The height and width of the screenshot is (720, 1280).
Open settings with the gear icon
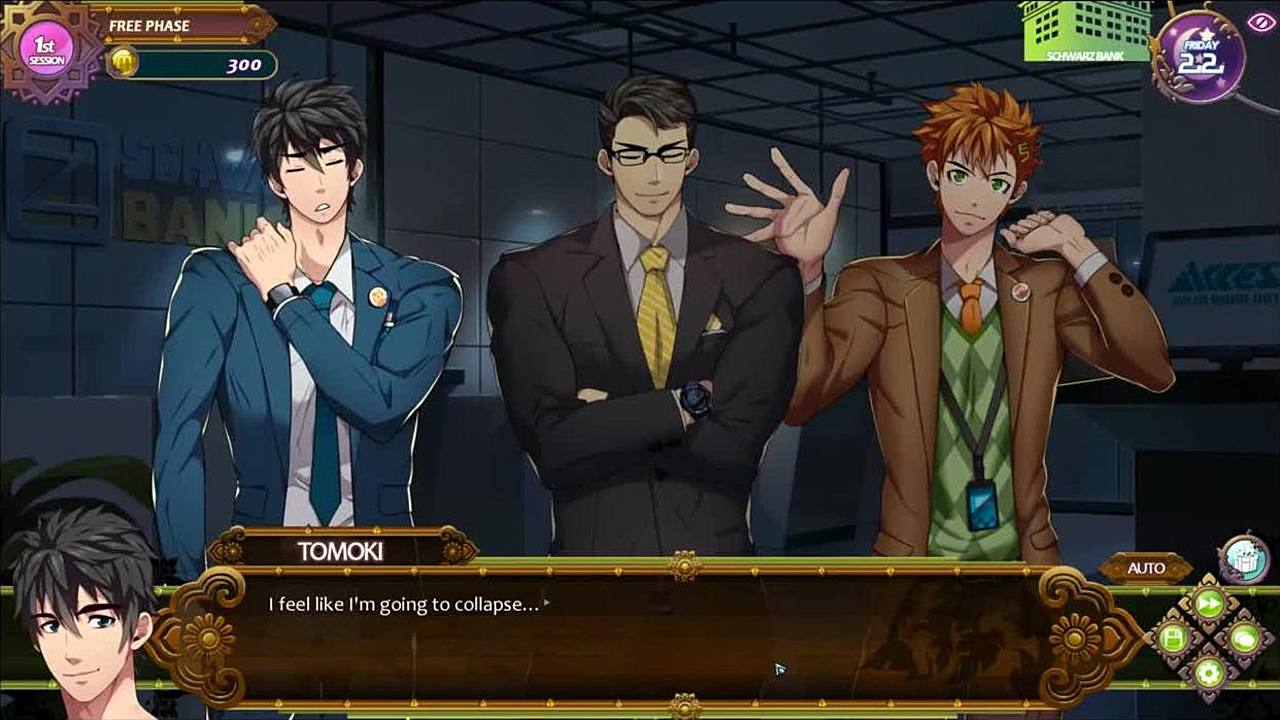(x=1209, y=671)
